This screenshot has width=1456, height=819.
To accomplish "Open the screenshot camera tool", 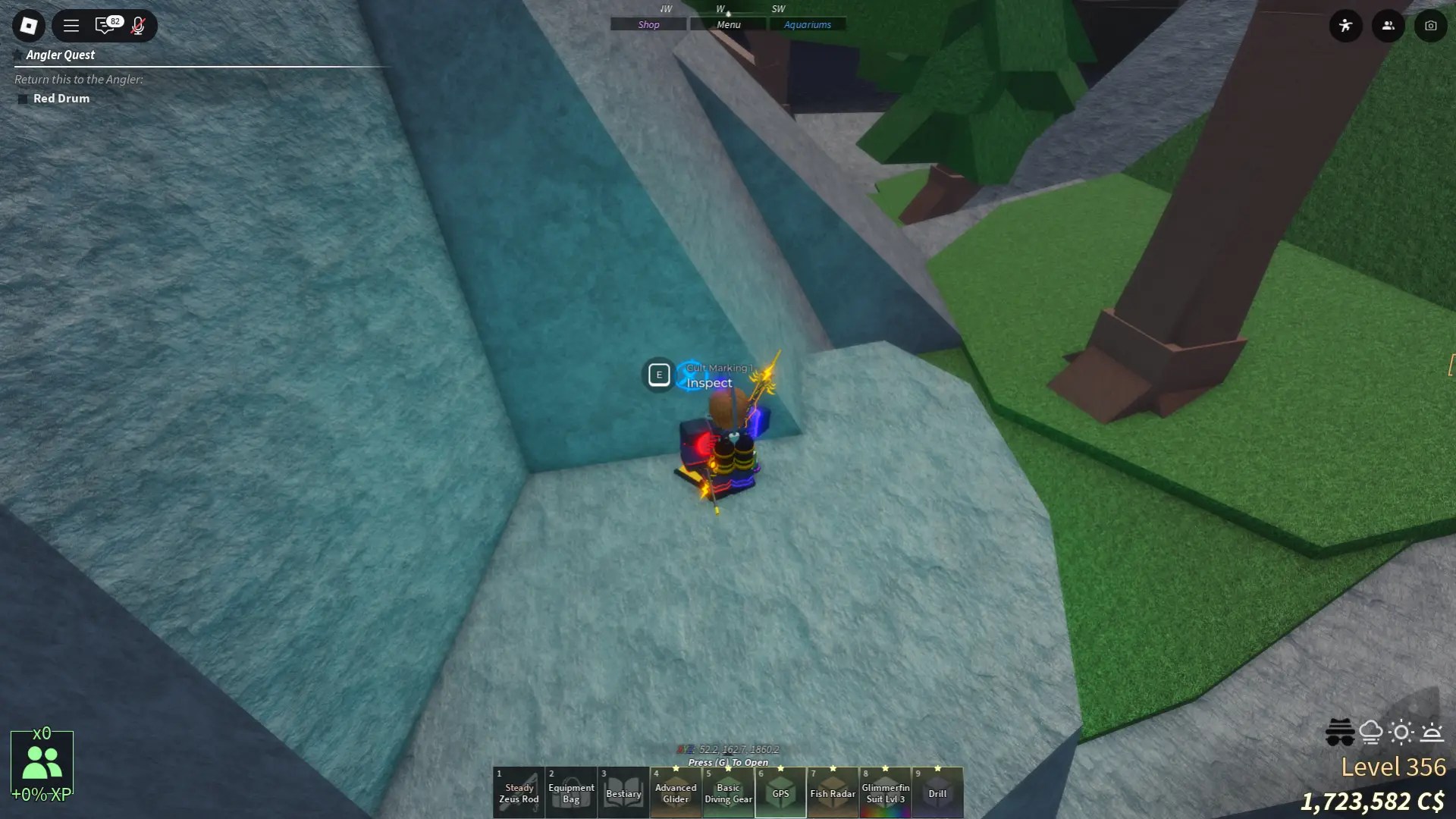I will [1431, 25].
